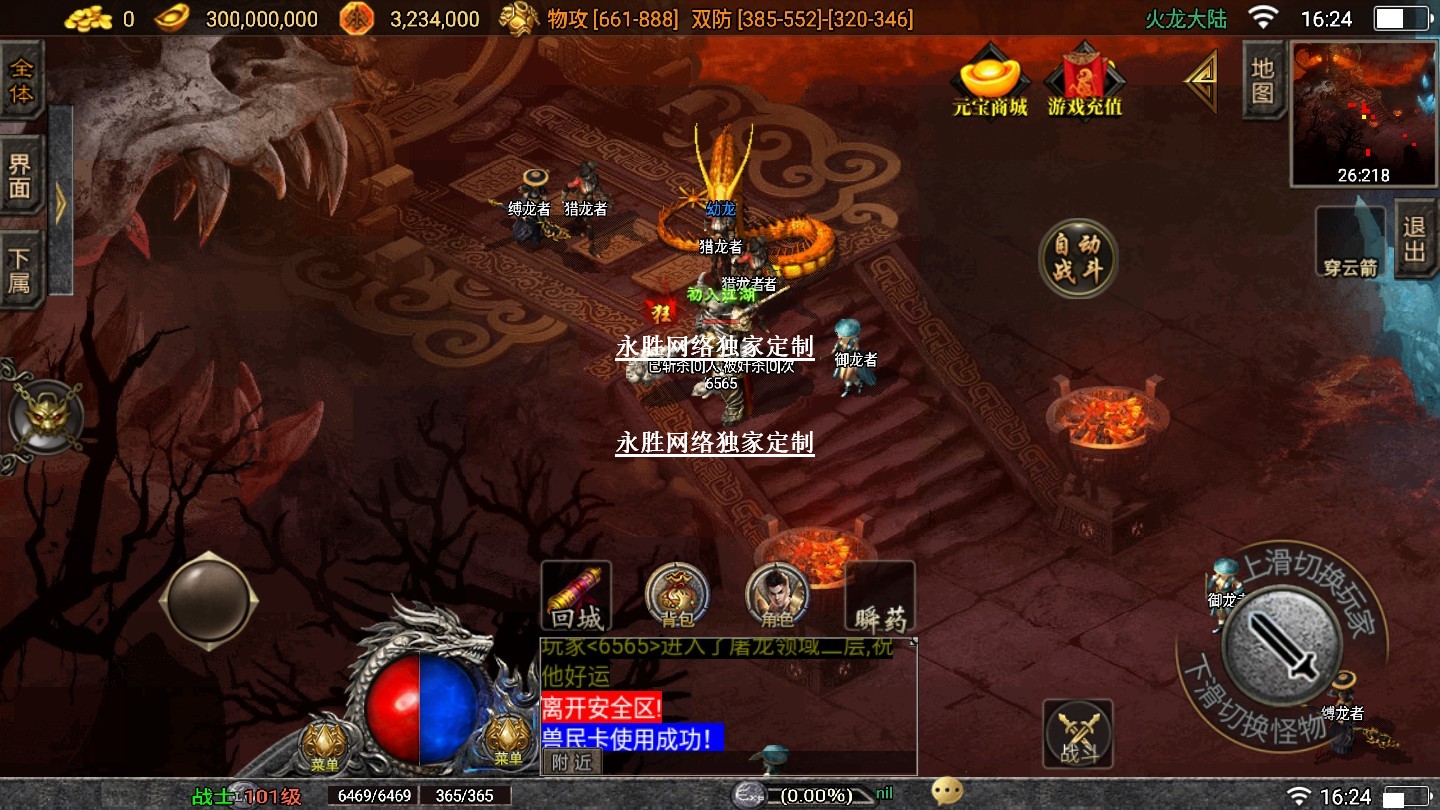Use the 回城 return scroll
This screenshot has width=1440, height=810.
(x=575, y=595)
